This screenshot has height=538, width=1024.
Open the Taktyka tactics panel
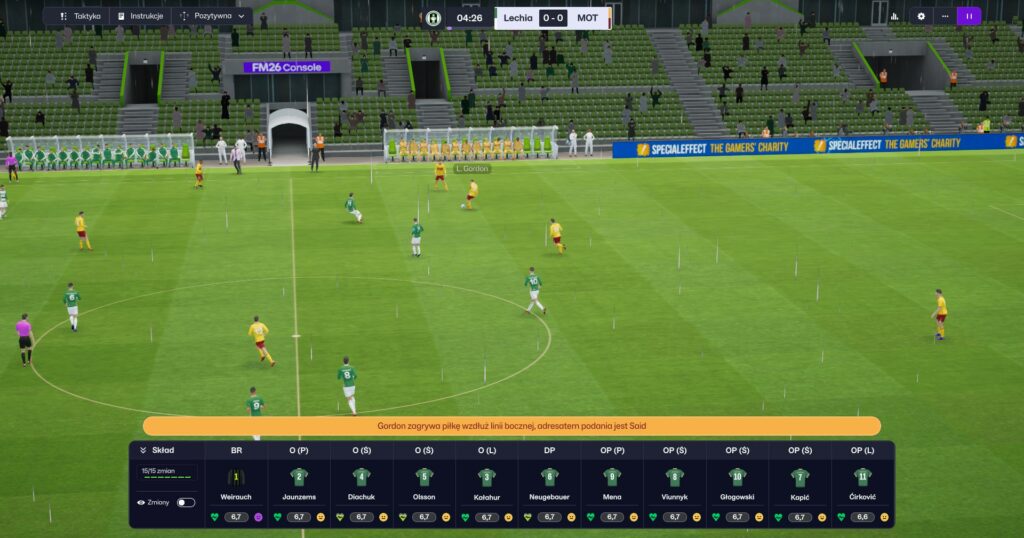pyautogui.click(x=79, y=16)
